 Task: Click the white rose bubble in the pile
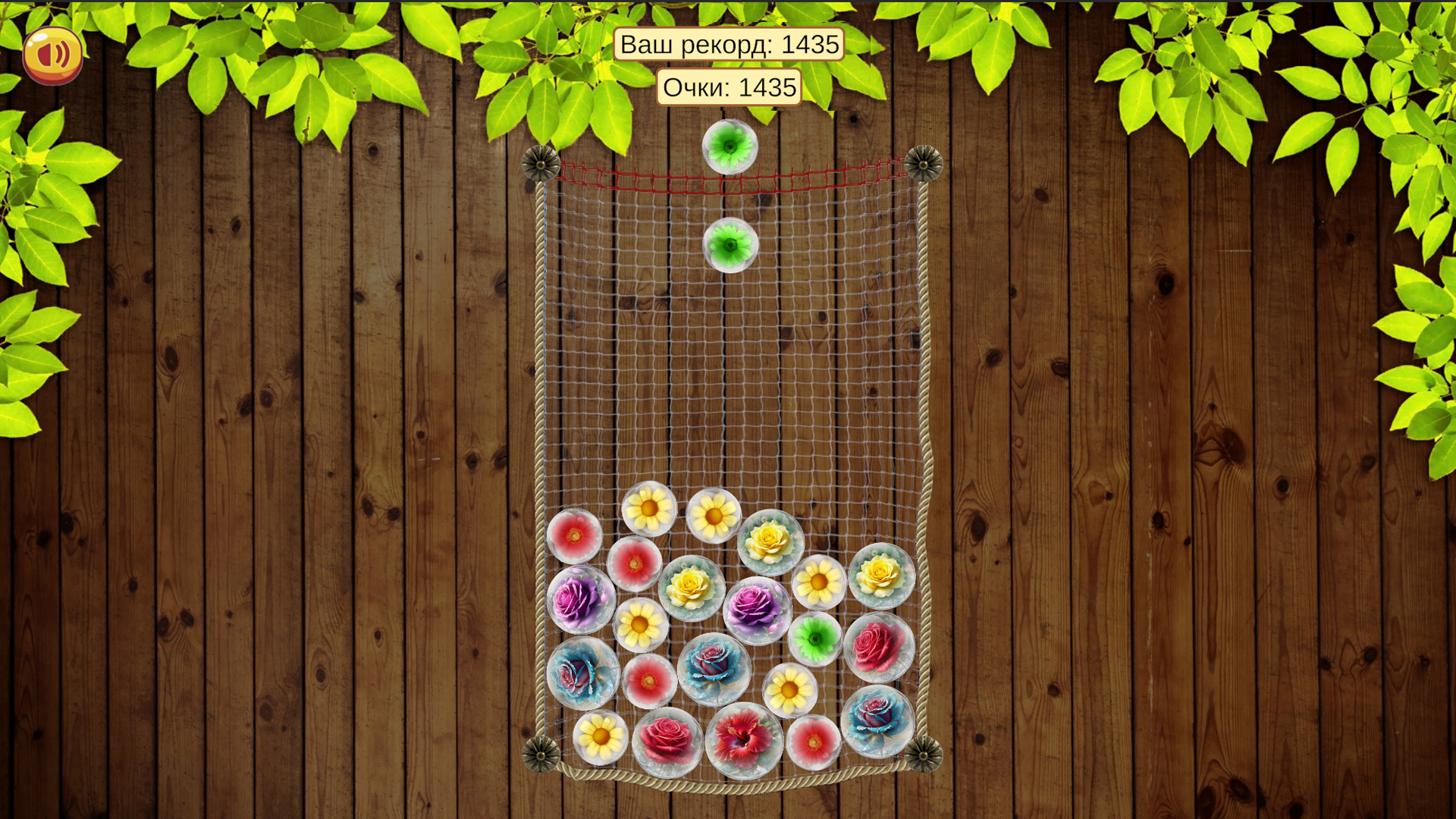(x=690, y=585)
